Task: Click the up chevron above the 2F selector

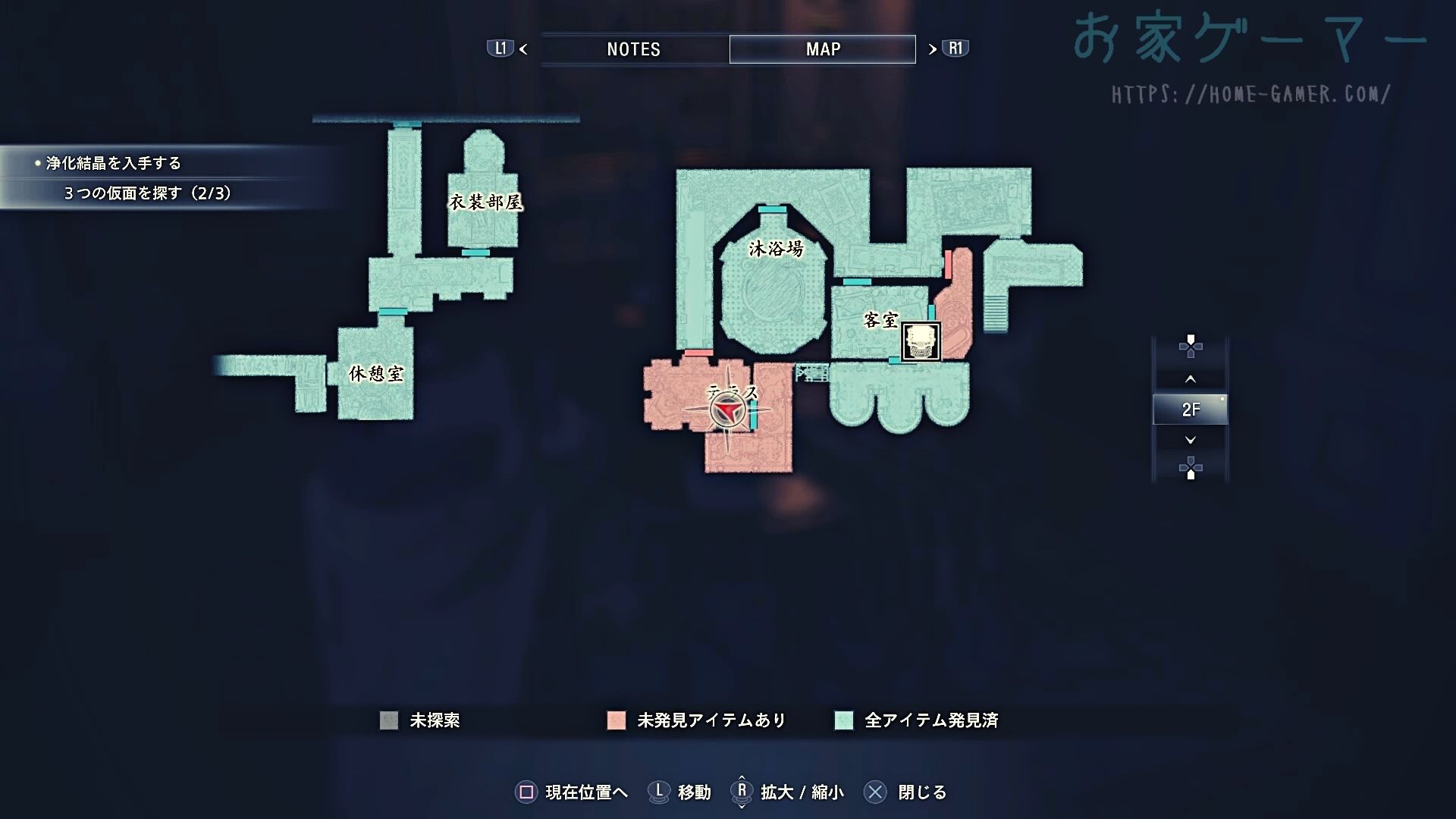Action: tap(1191, 378)
